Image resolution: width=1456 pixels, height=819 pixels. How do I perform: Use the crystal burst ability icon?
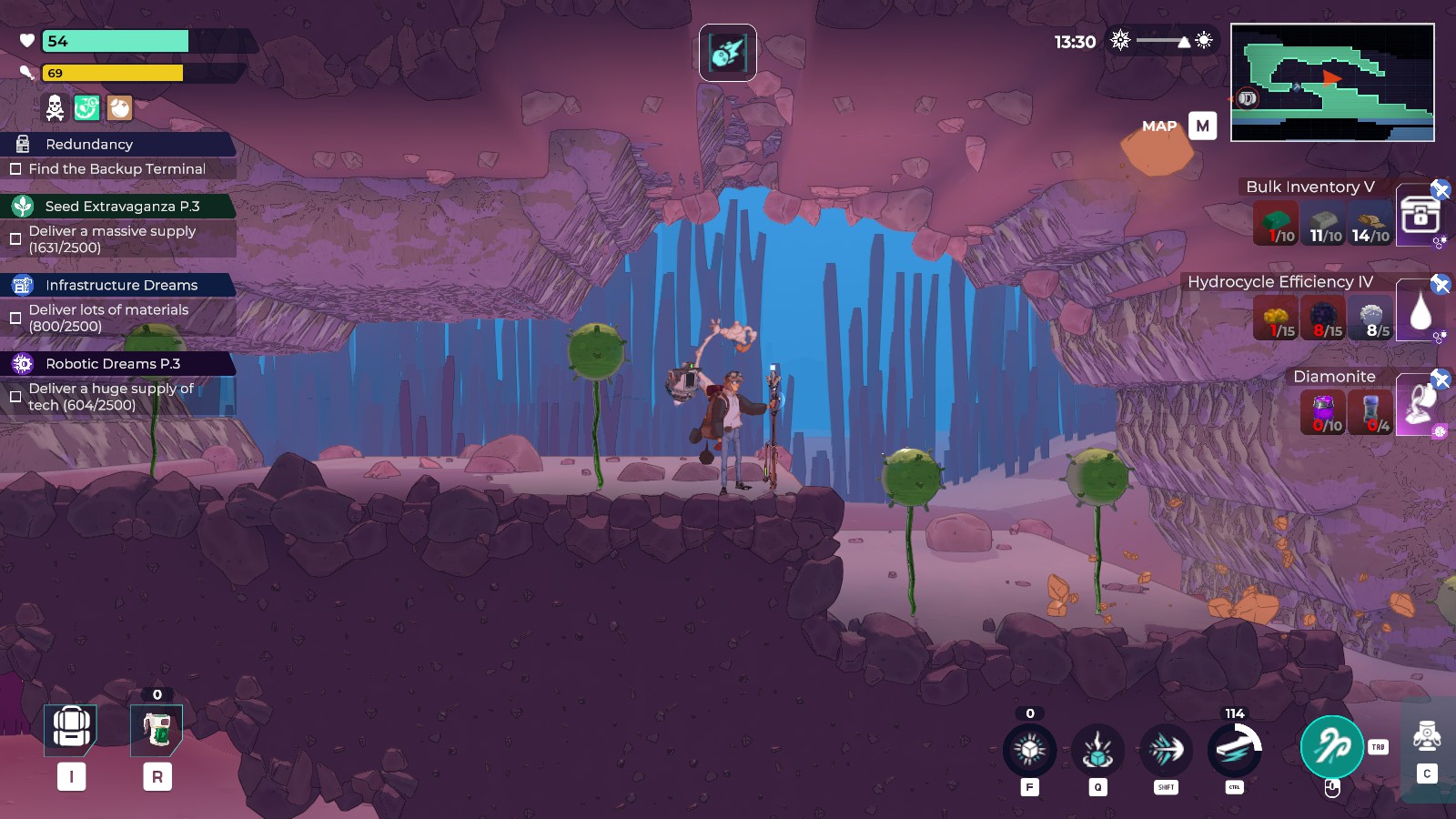click(x=1098, y=751)
